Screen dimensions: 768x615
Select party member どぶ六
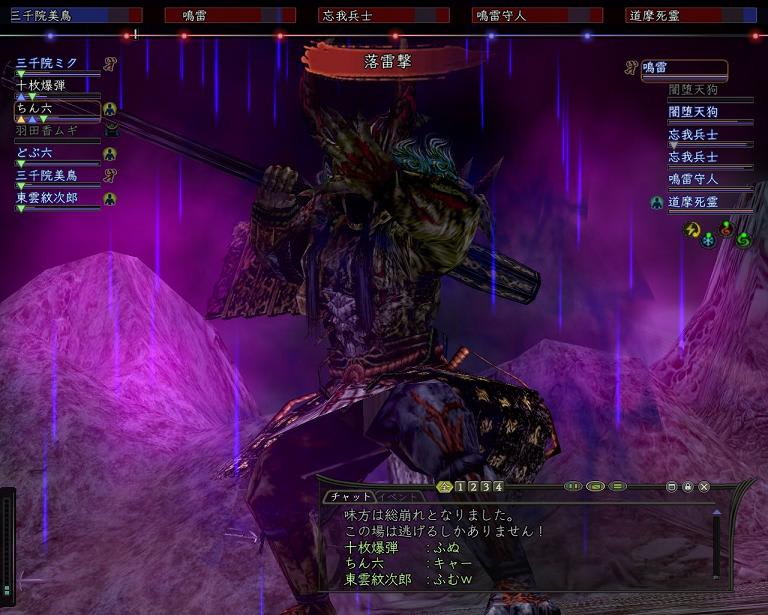[34, 153]
